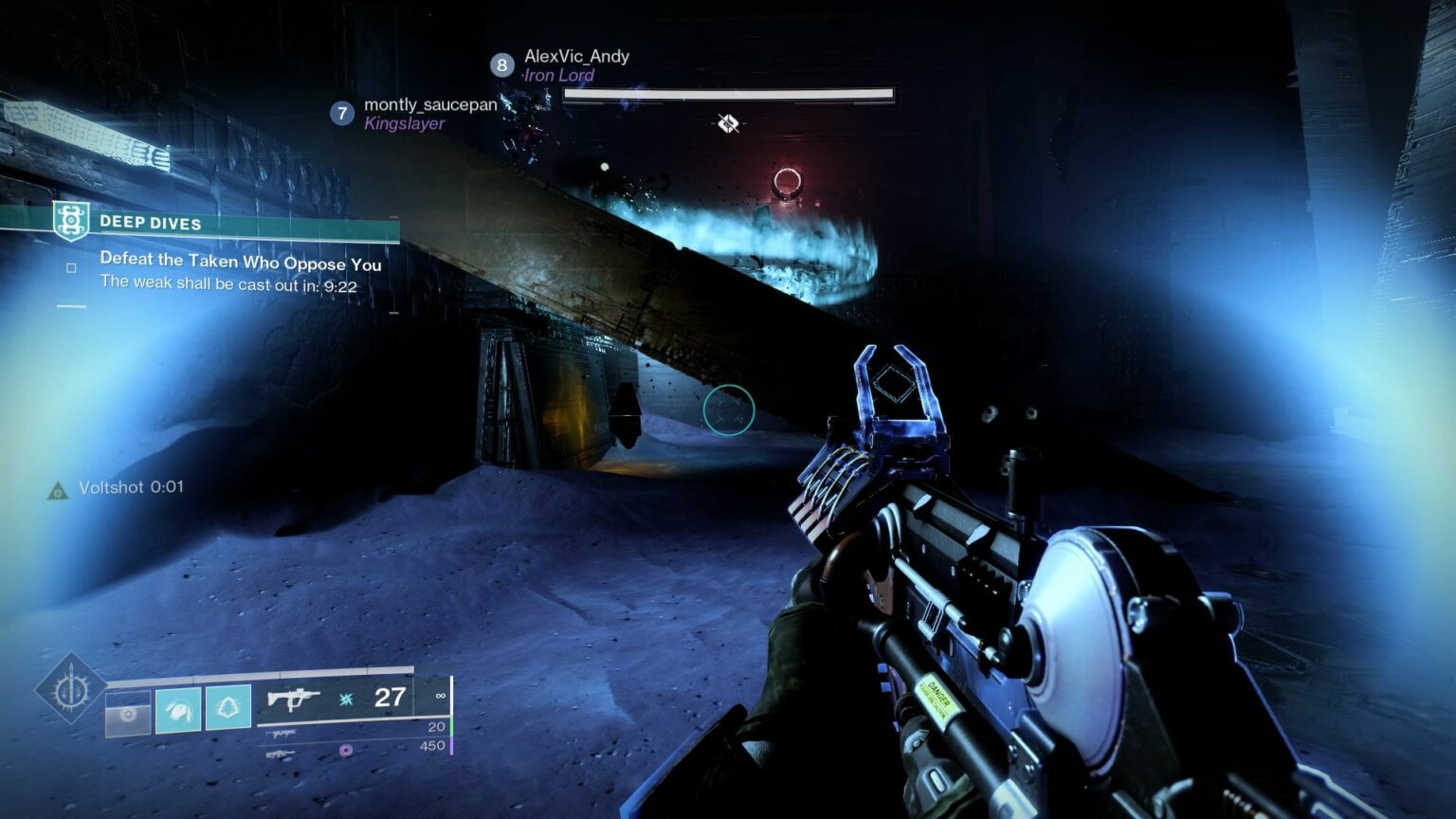Click the infinity primary ammo symbol
The height and width of the screenshot is (819, 1456).
point(439,694)
